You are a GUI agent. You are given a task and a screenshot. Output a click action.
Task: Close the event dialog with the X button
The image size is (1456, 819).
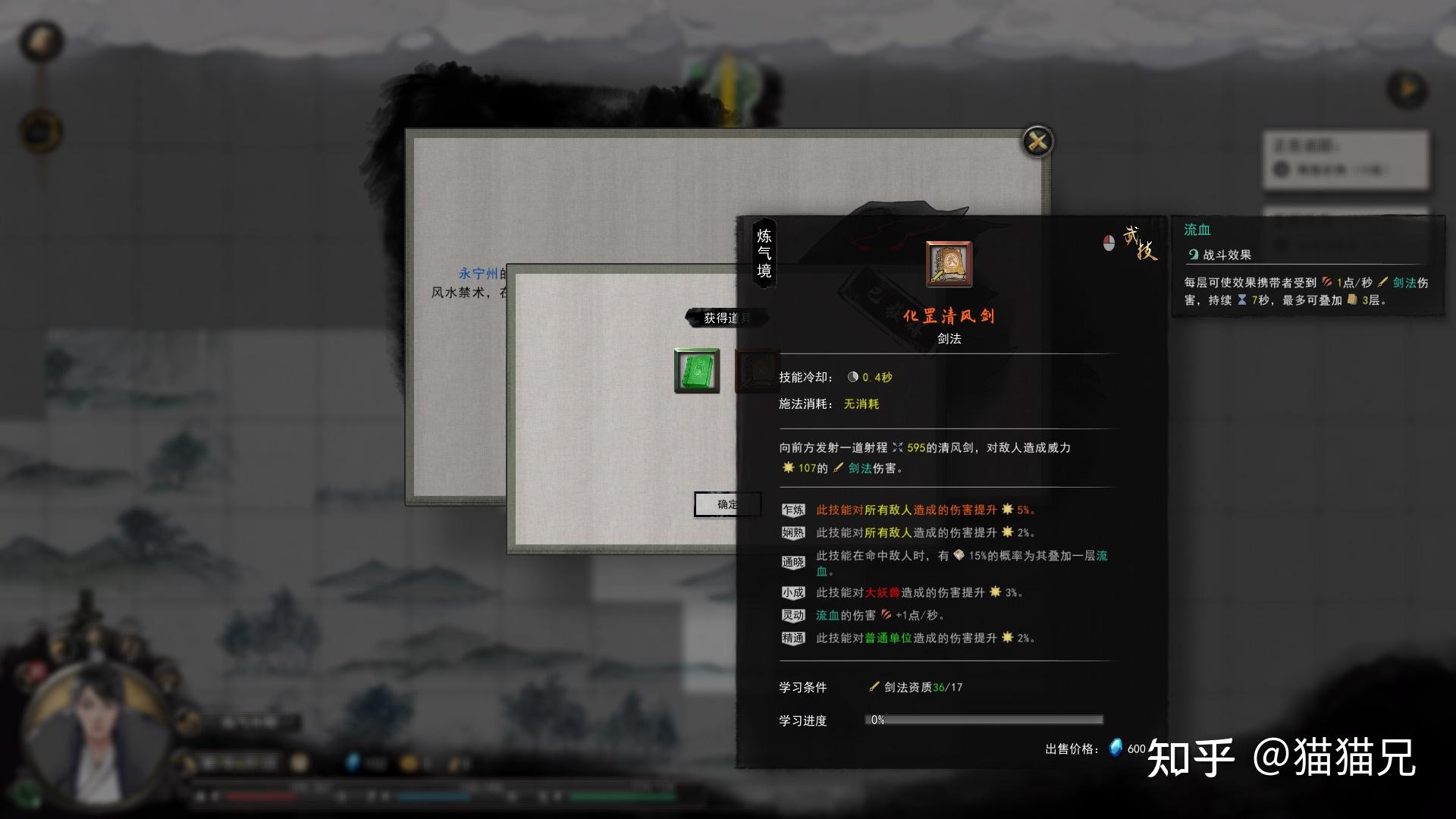1037,142
